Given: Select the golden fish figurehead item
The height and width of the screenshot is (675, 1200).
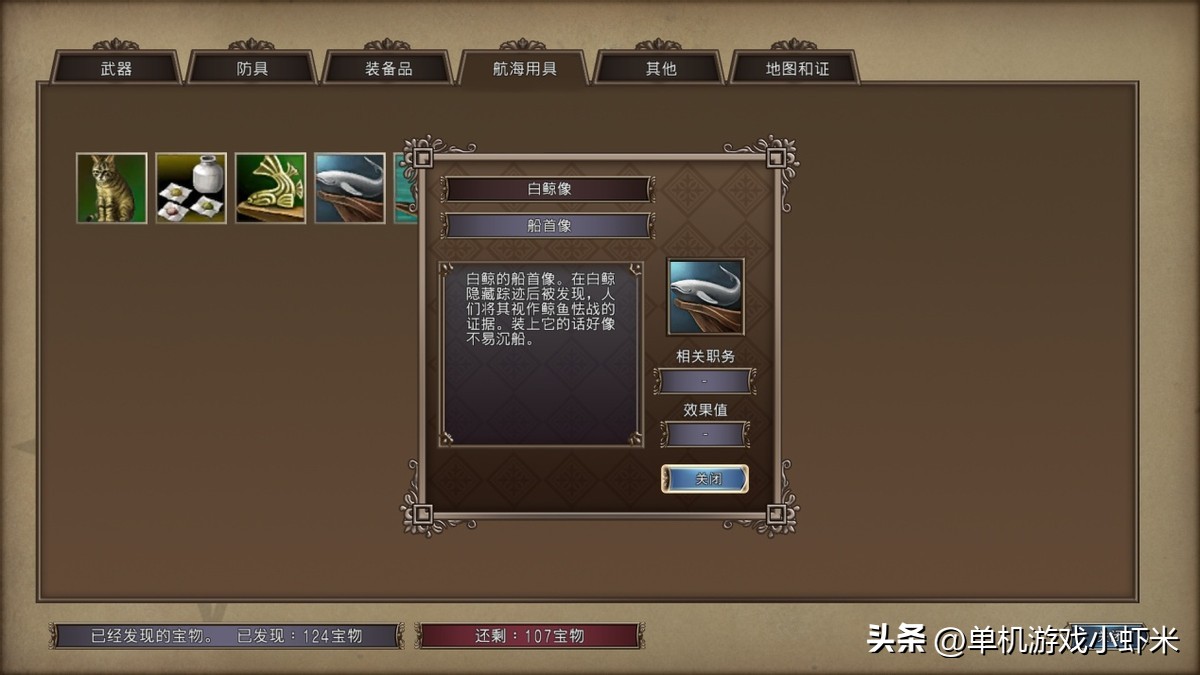Looking at the screenshot, I should click(x=271, y=188).
